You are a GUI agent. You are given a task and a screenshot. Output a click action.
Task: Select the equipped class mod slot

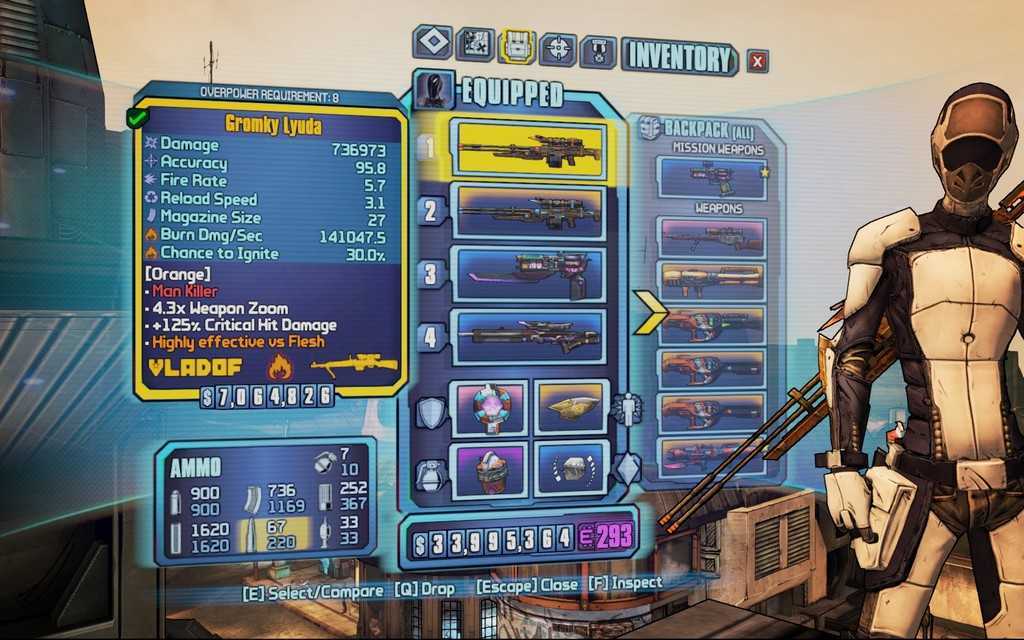coord(571,406)
